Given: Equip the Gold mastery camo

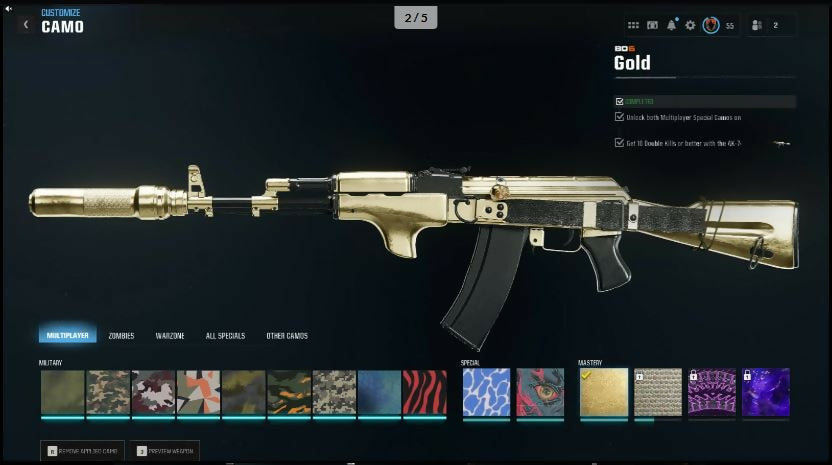Looking at the screenshot, I should [x=604, y=392].
